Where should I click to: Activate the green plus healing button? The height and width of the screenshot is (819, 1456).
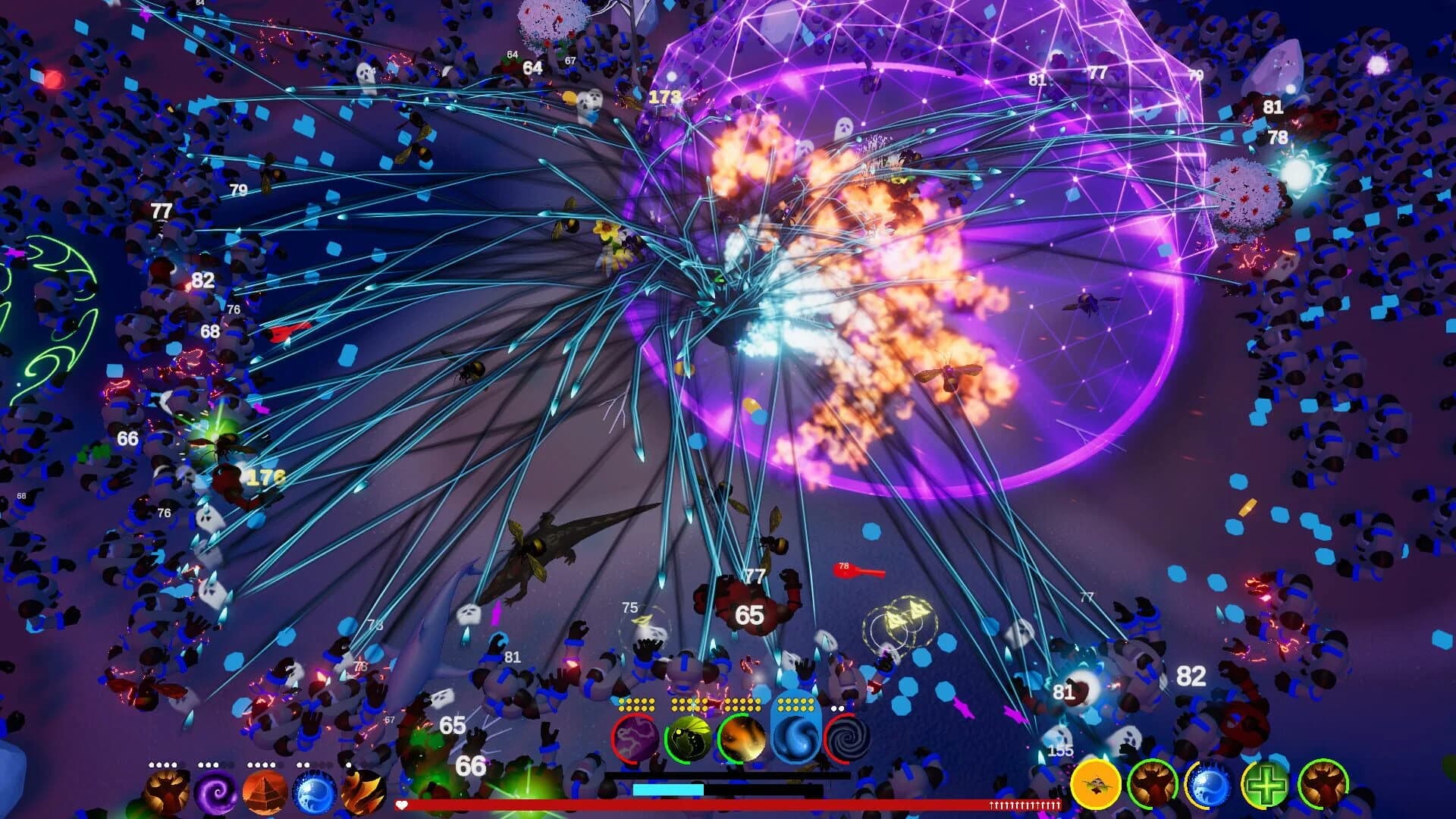coord(1266,785)
